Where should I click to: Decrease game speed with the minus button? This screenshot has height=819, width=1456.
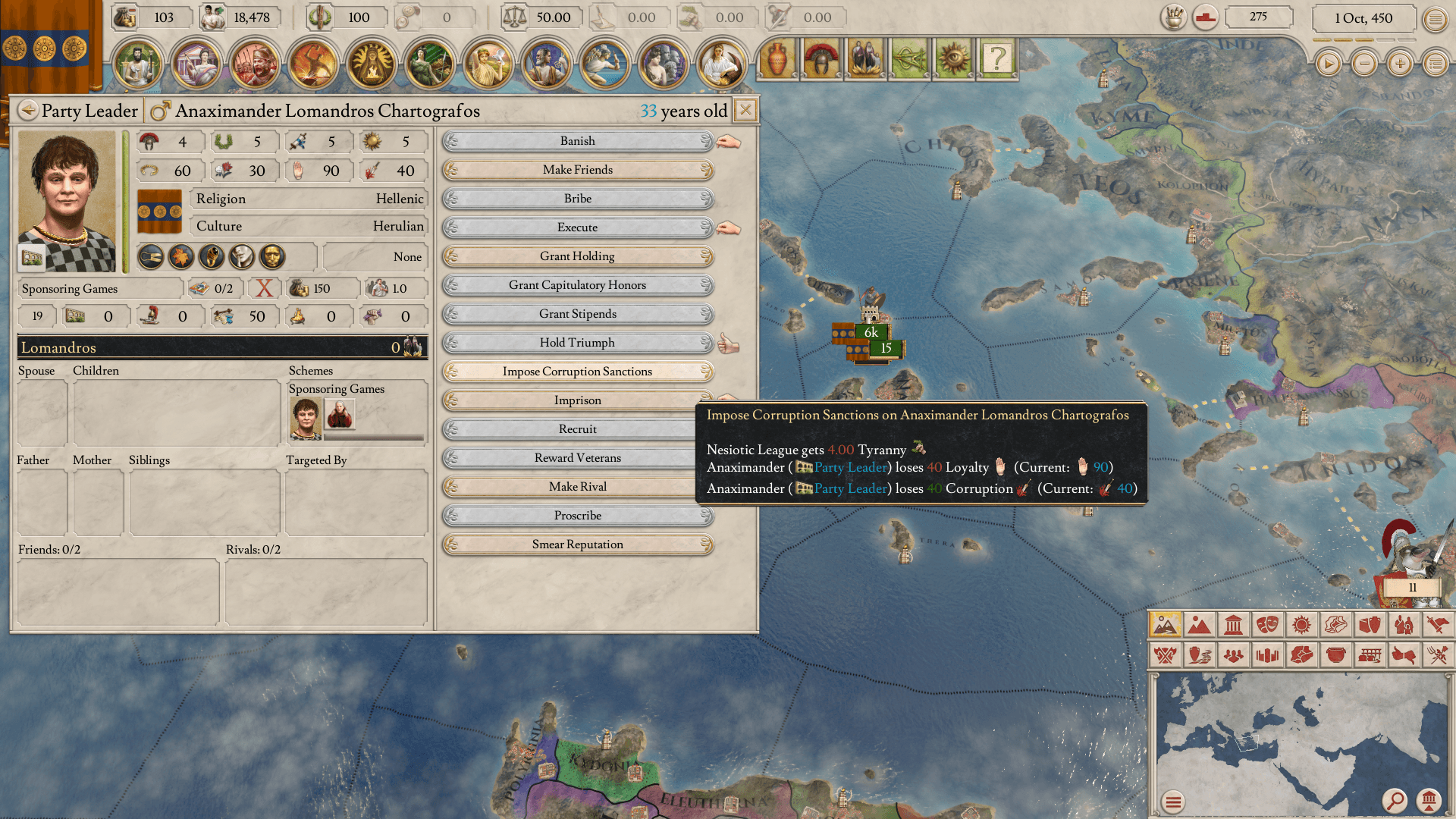point(1364,64)
